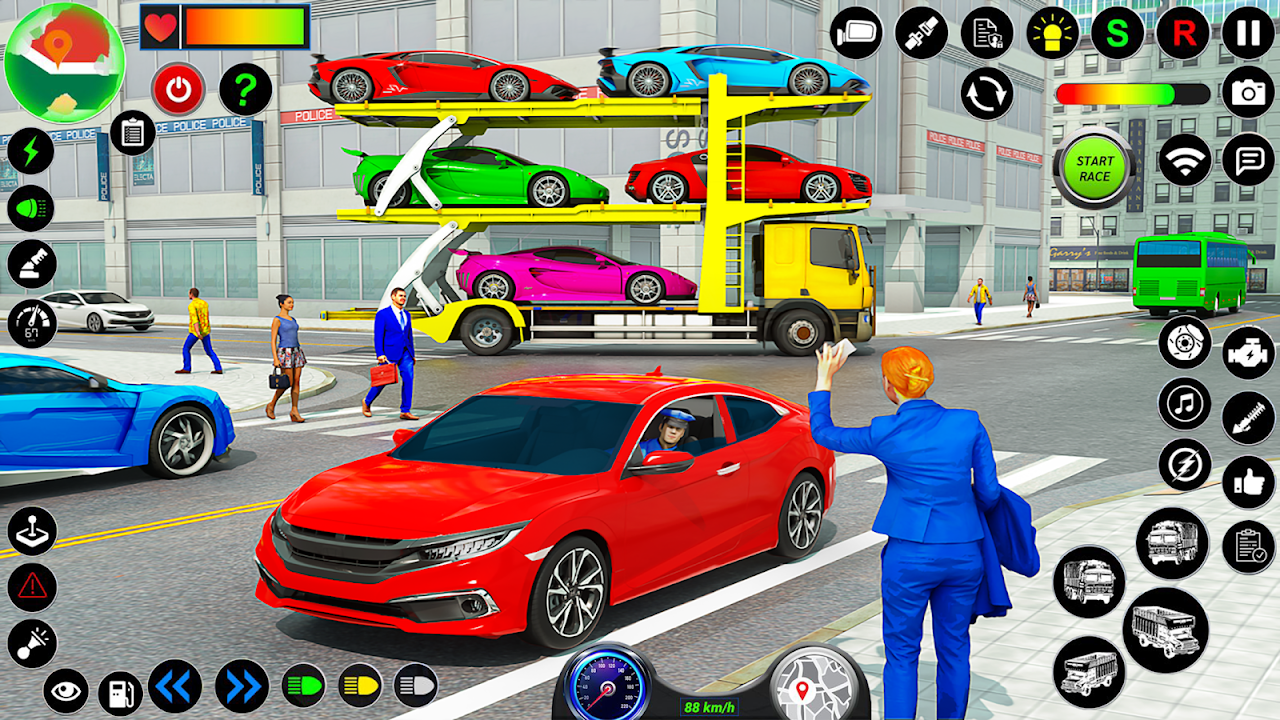Image resolution: width=1280 pixels, height=720 pixels.
Task: Turn on the left blue indicator arrows
Action: (x=175, y=686)
